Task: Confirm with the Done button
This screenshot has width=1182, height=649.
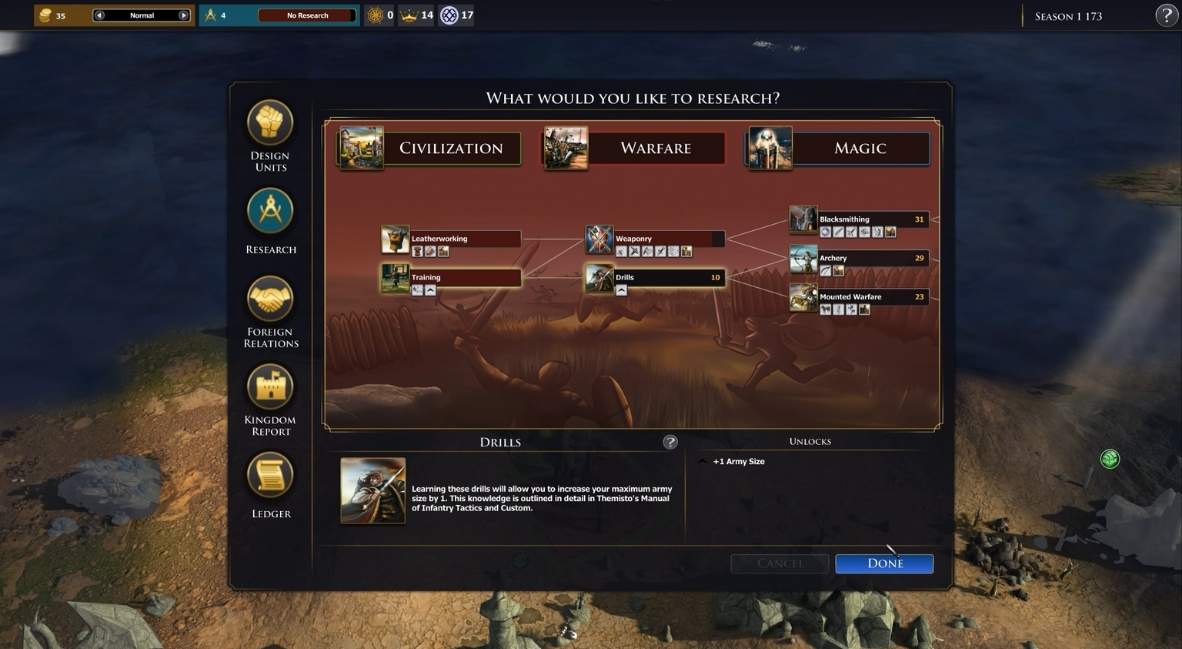Action: [884, 563]
